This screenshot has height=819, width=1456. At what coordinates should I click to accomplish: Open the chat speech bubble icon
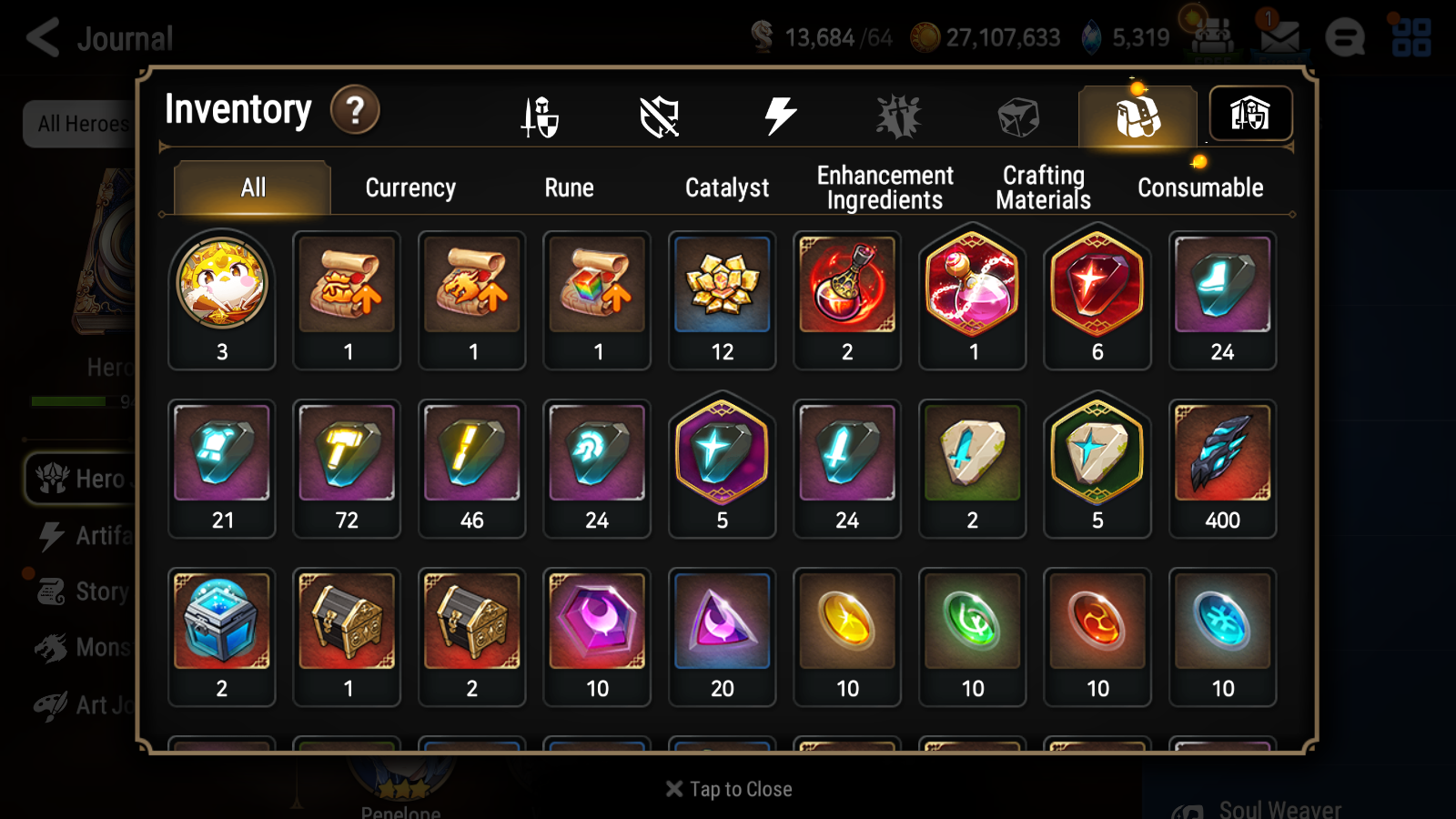tap(1345, 36)
